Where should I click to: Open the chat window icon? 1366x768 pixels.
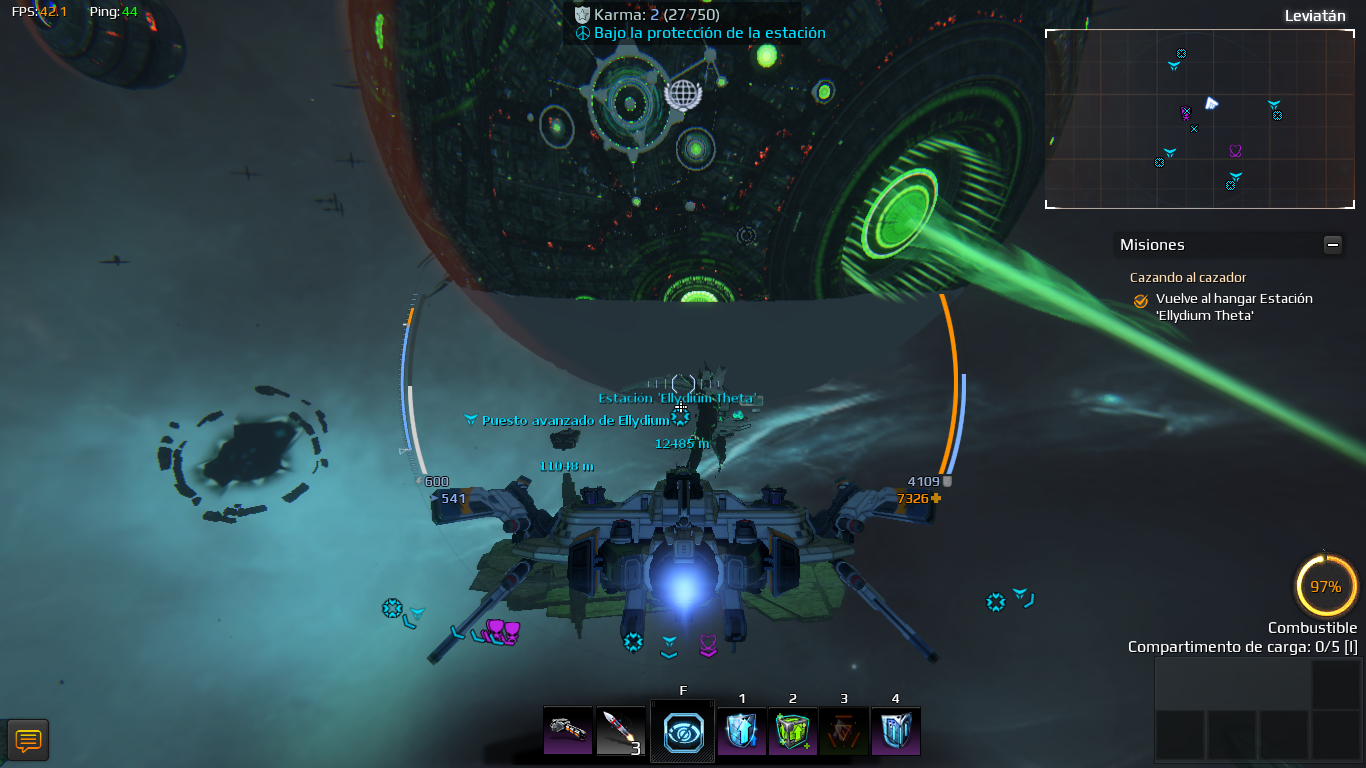[x=28, y=740]
